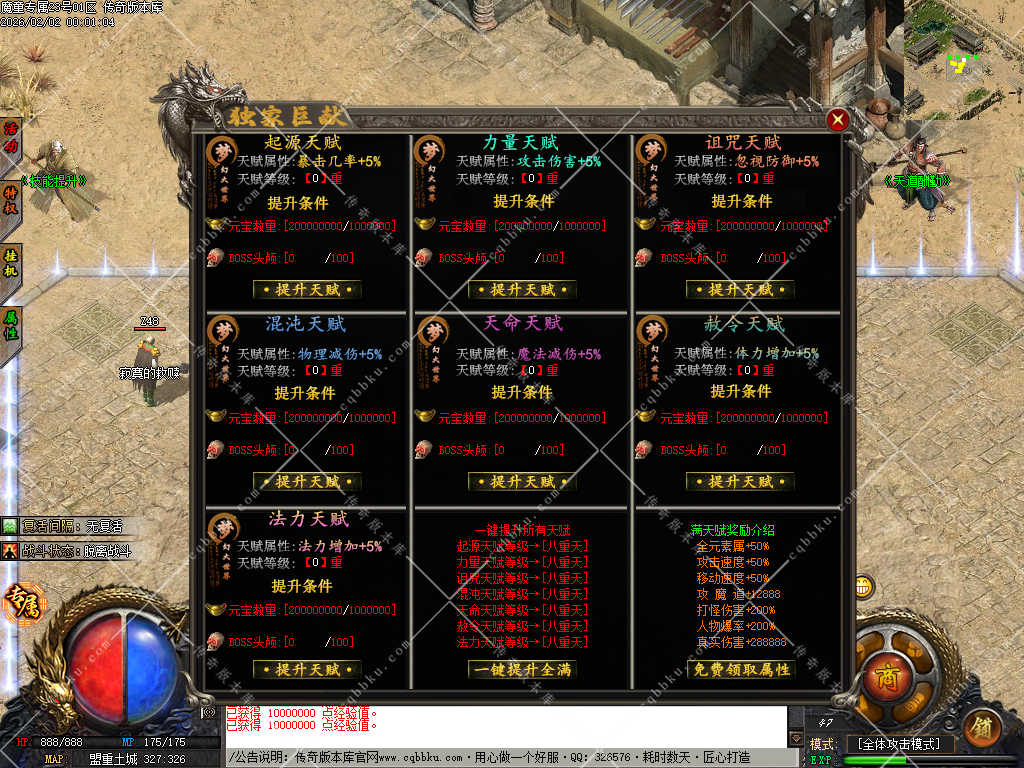
Task: Click the round 锁 lock button
Action: click(x=984, y=725)
